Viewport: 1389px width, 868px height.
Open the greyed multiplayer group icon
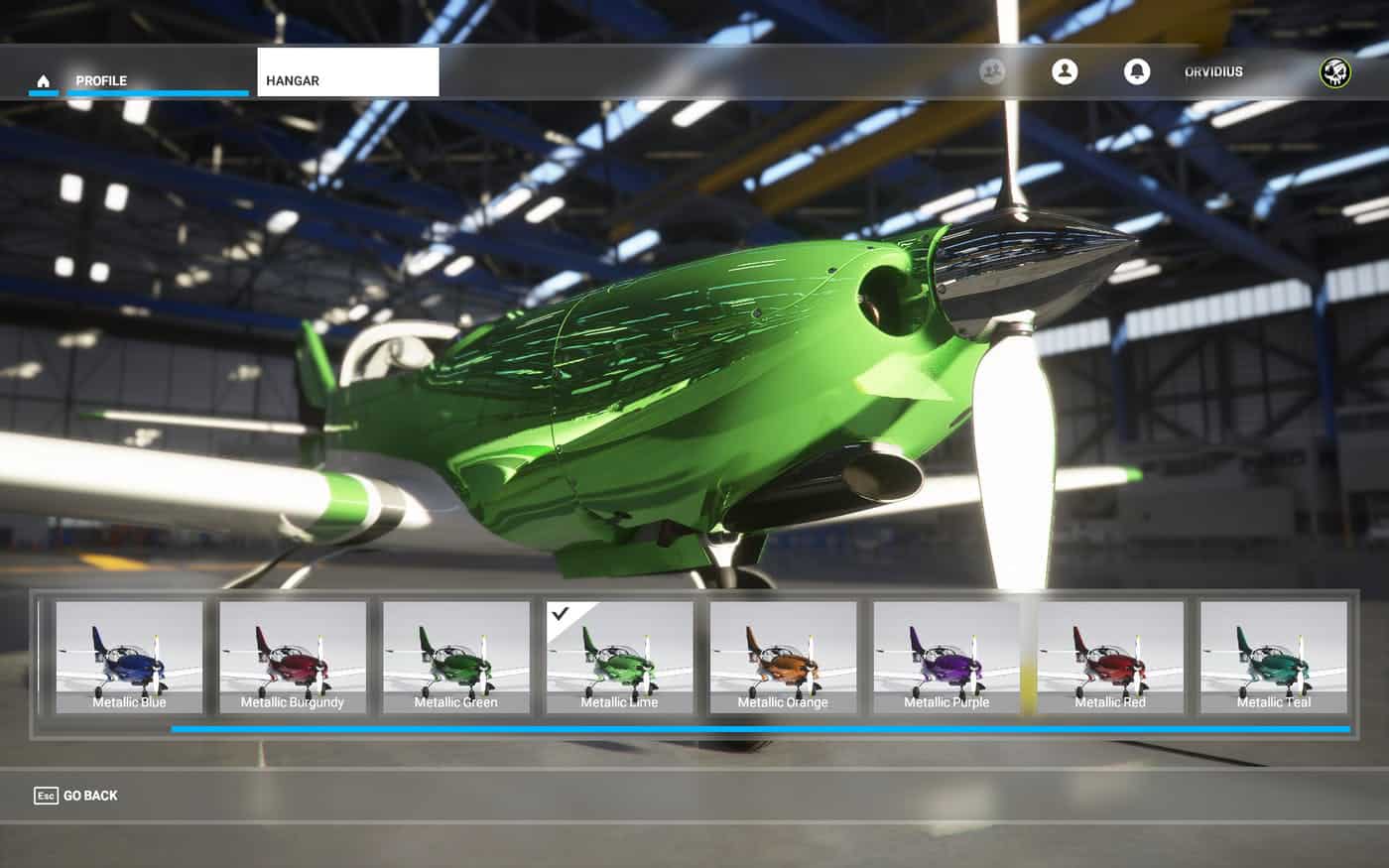click(992, 71)
